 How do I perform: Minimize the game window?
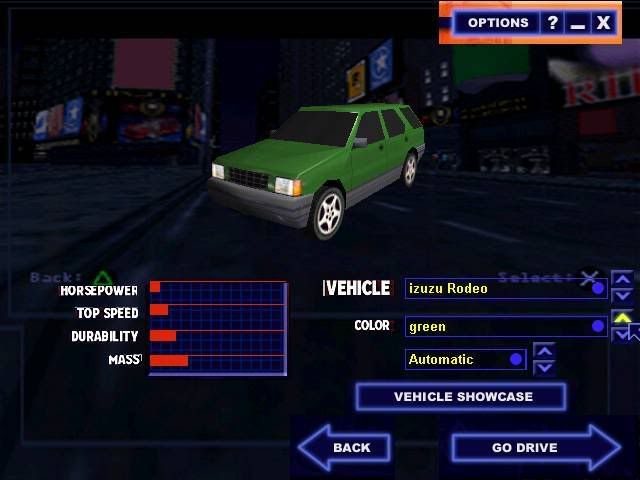577,23
